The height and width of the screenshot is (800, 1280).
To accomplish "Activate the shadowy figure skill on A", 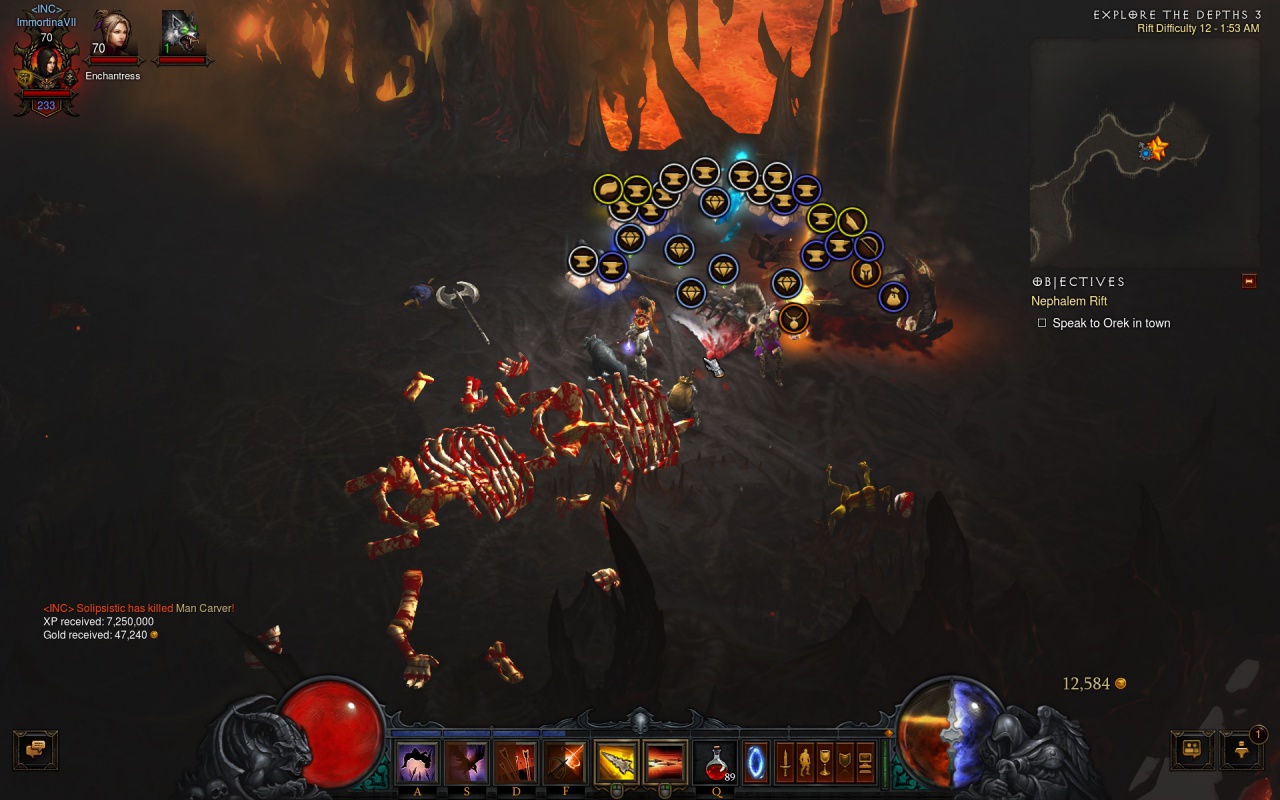I will tap(416, 763).
